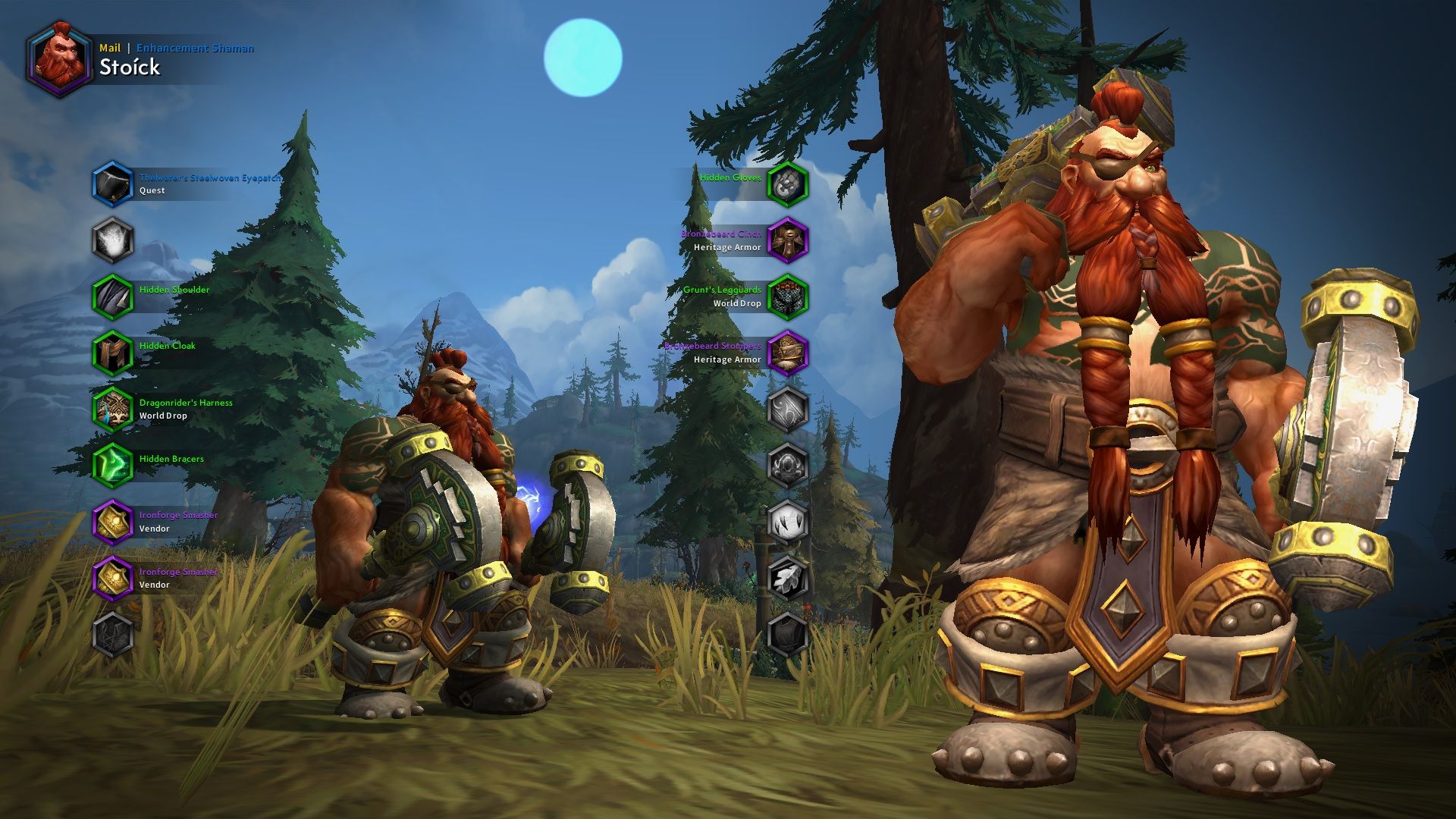The width and height of the screenshot is (1456, 819).
Task: Select the Enhancement Shaman spec link
Action: point(196,47)
